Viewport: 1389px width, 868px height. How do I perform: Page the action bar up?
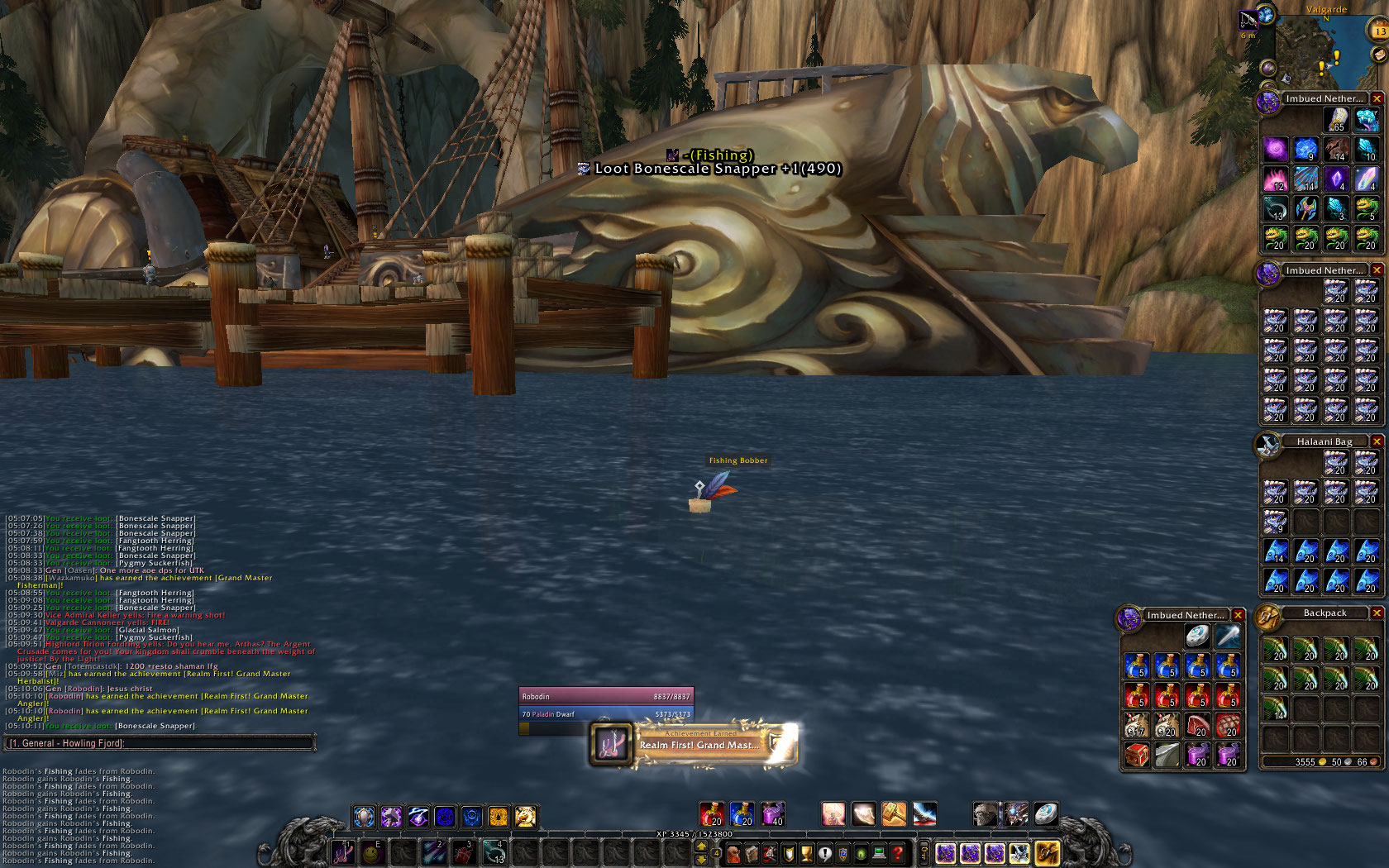point(701,847)
